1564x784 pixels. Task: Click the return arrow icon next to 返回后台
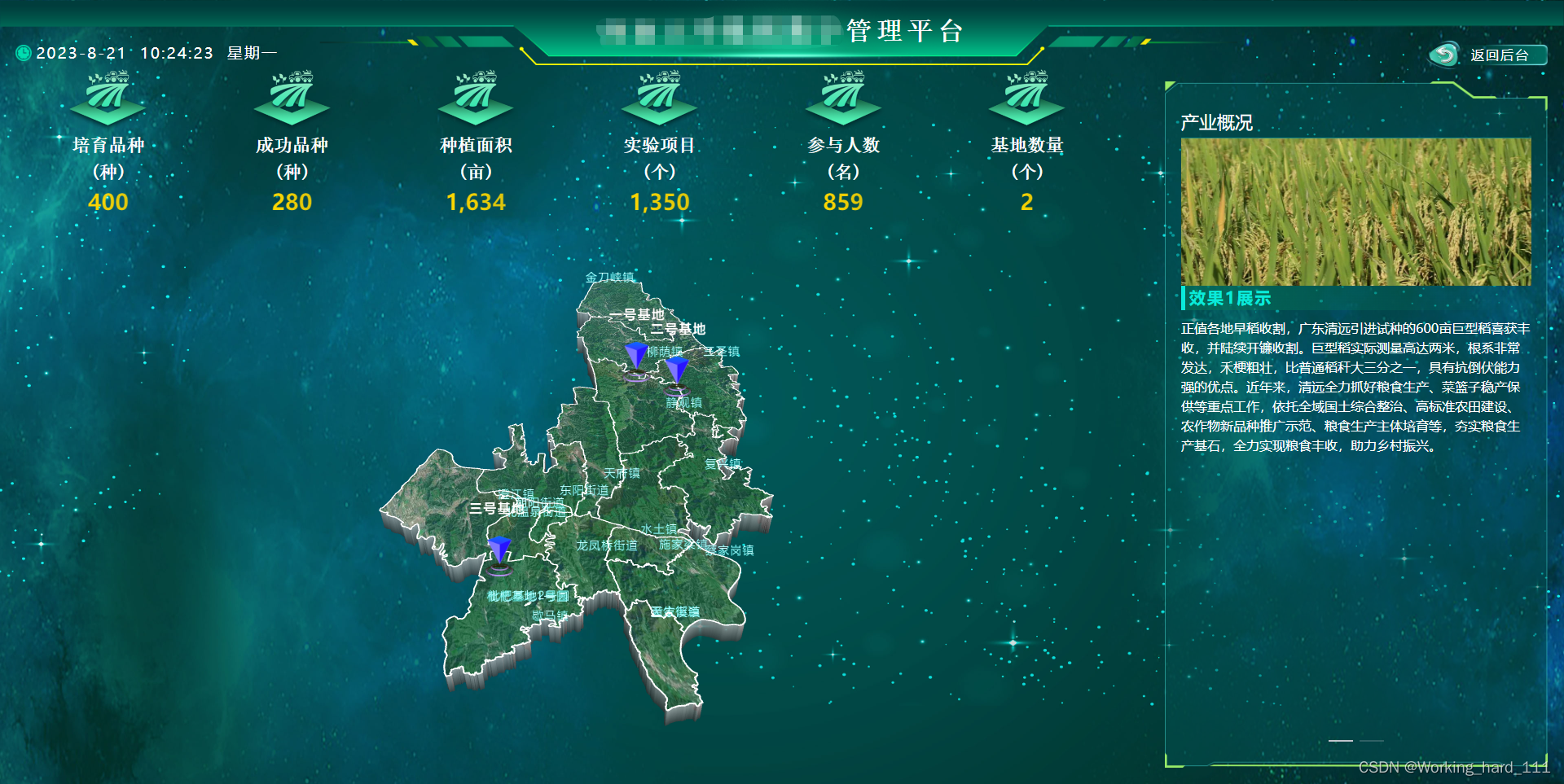[1443, 55]
